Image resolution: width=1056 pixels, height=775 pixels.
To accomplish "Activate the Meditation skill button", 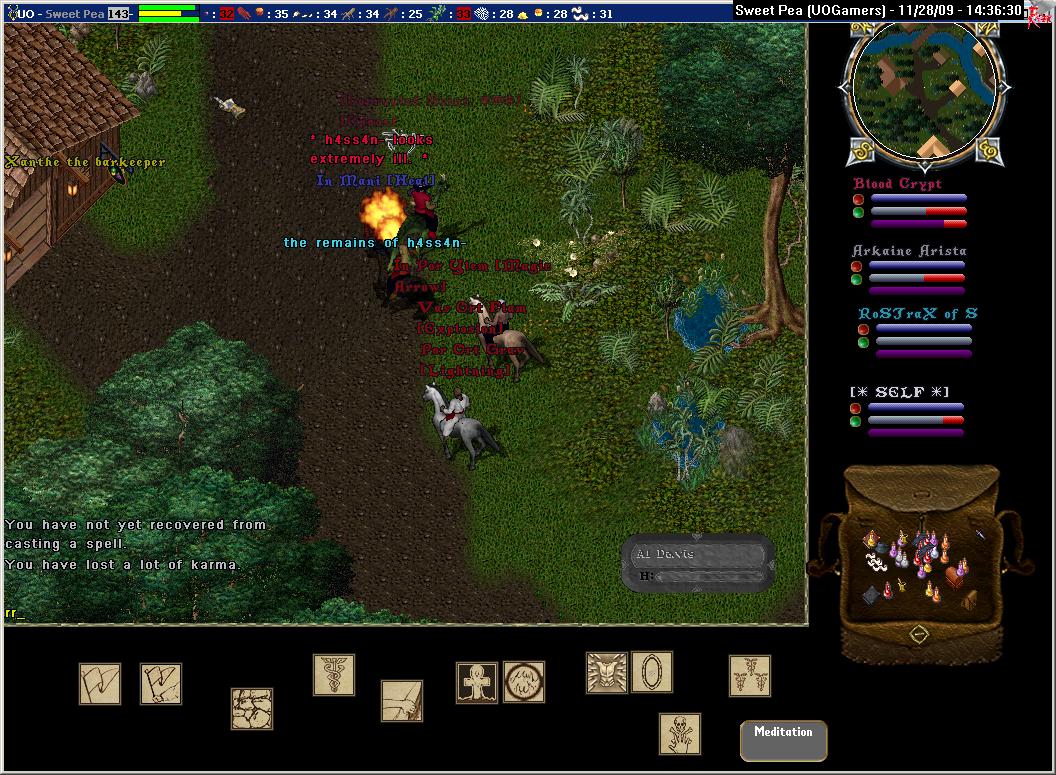I will (x=783, y=740).
